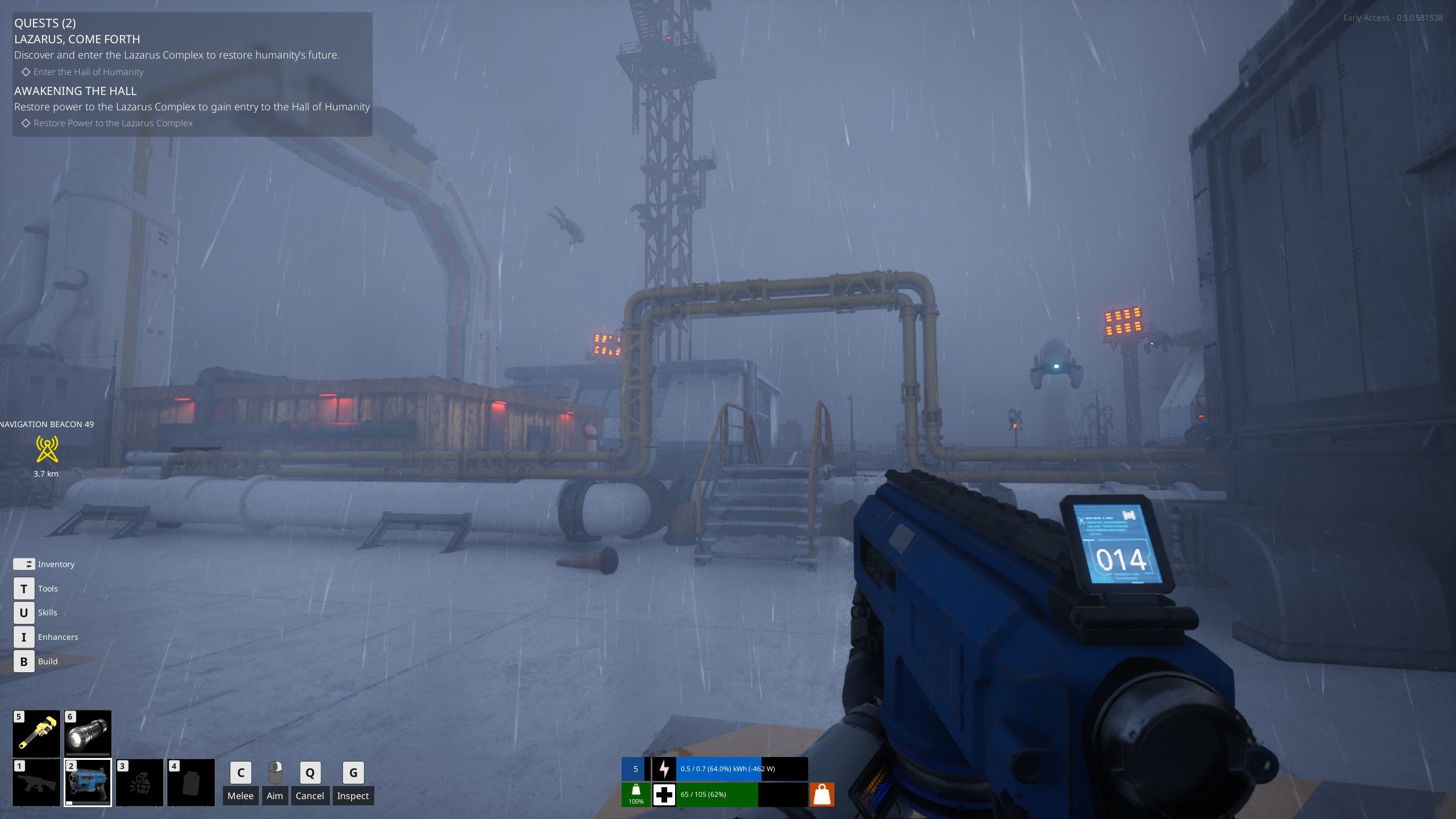Viewport: 1456px width, 819px height.
Task: Choose the assault rifle in slot 1
Action: coord(36,783)
